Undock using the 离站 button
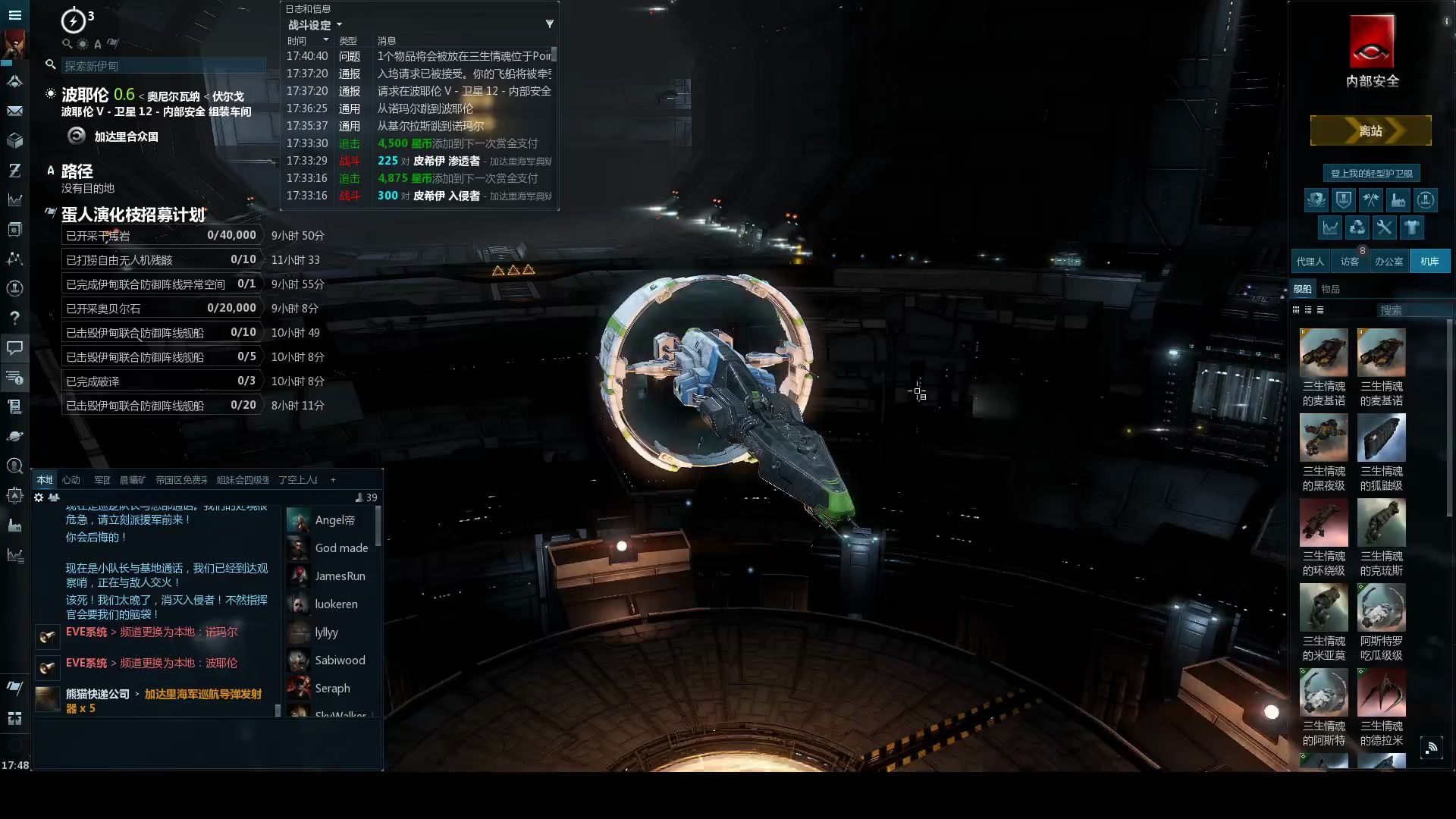Screen dimensions: 1456x819 point(1370,131)
